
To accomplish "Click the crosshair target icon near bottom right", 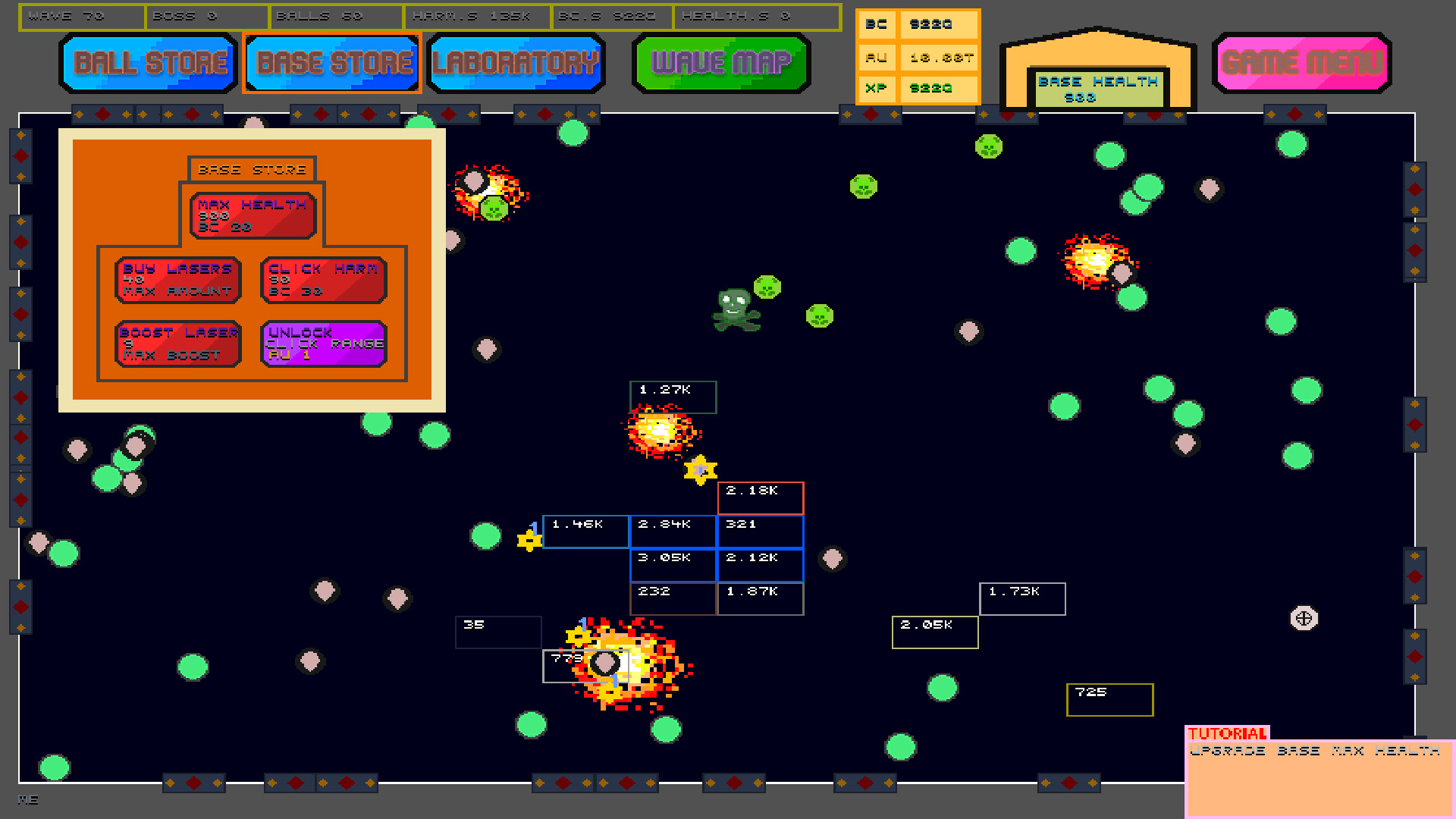I will 1303,617.
